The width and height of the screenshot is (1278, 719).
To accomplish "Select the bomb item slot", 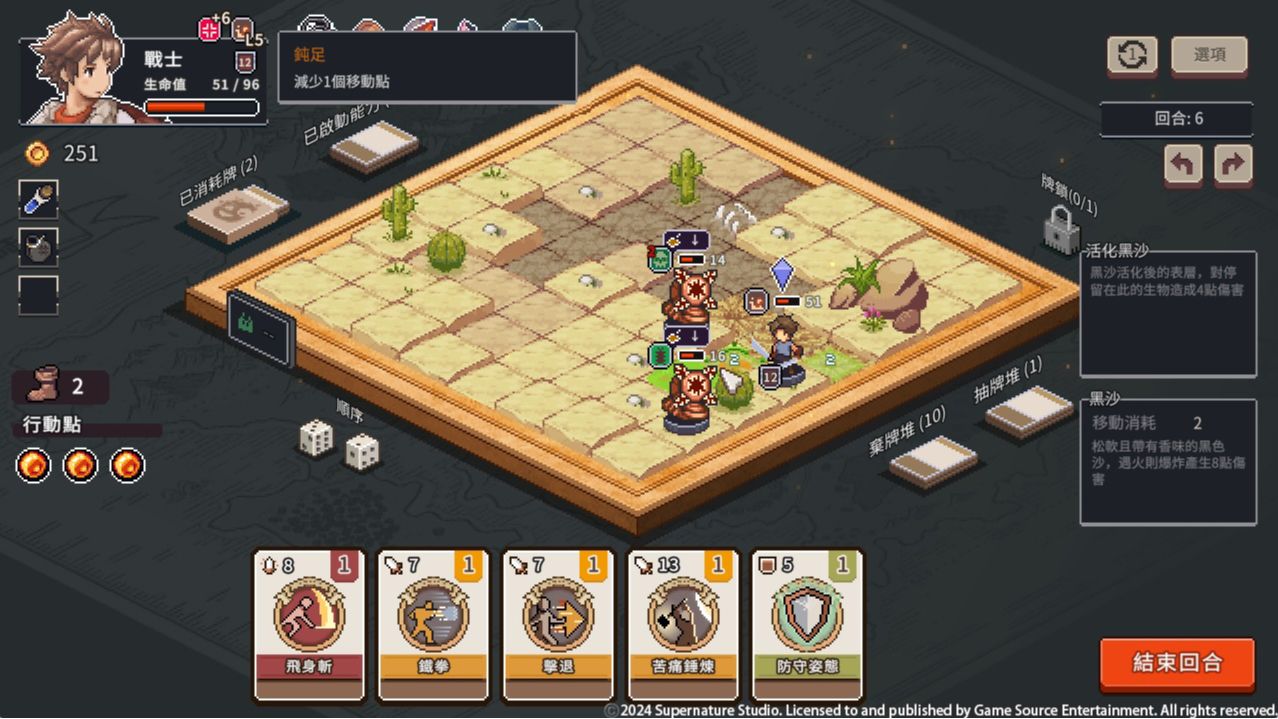I will pos(38,247).
